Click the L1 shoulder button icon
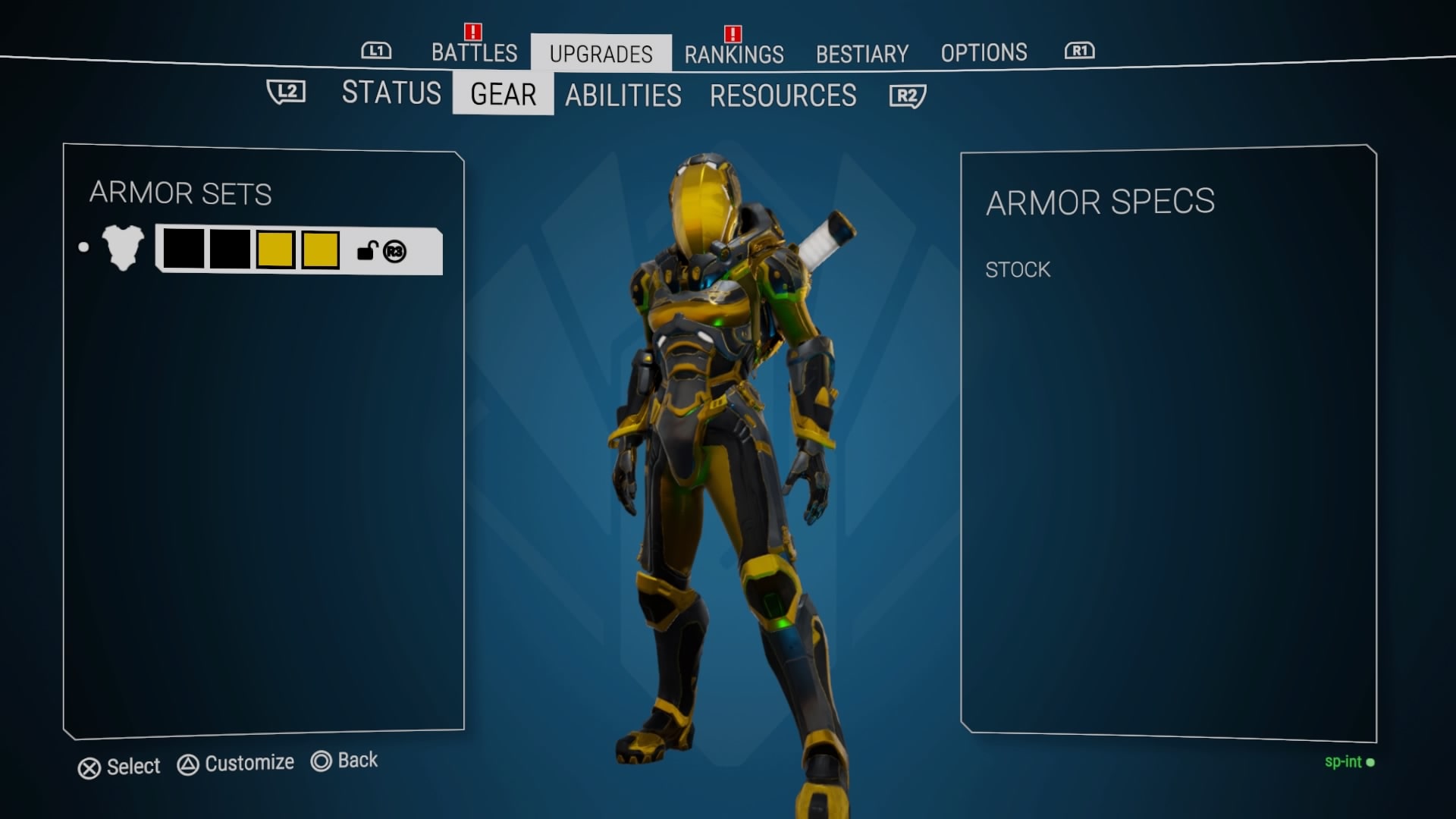 (x=375, y=52)
